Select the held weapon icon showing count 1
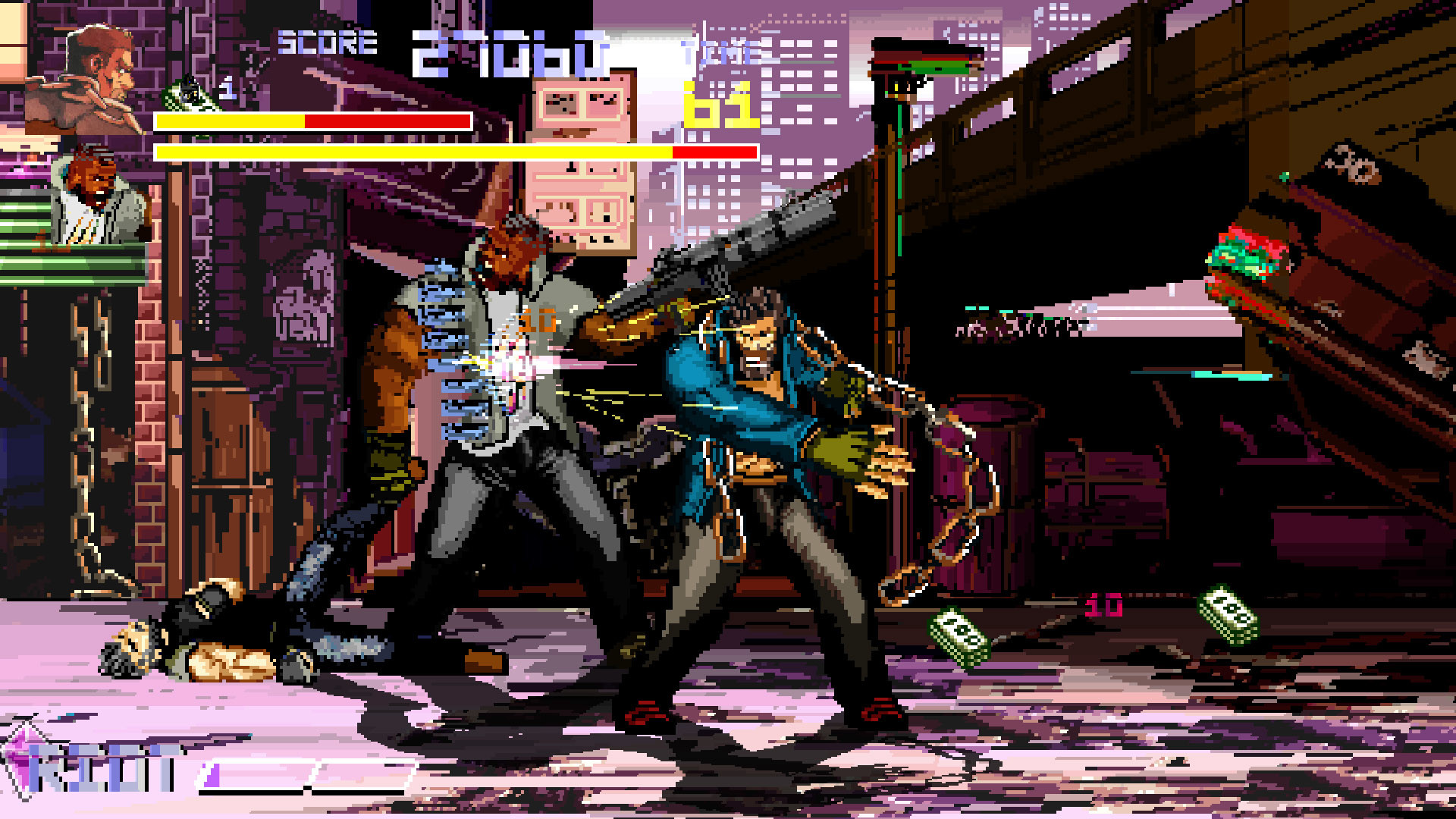 (190, 91)
